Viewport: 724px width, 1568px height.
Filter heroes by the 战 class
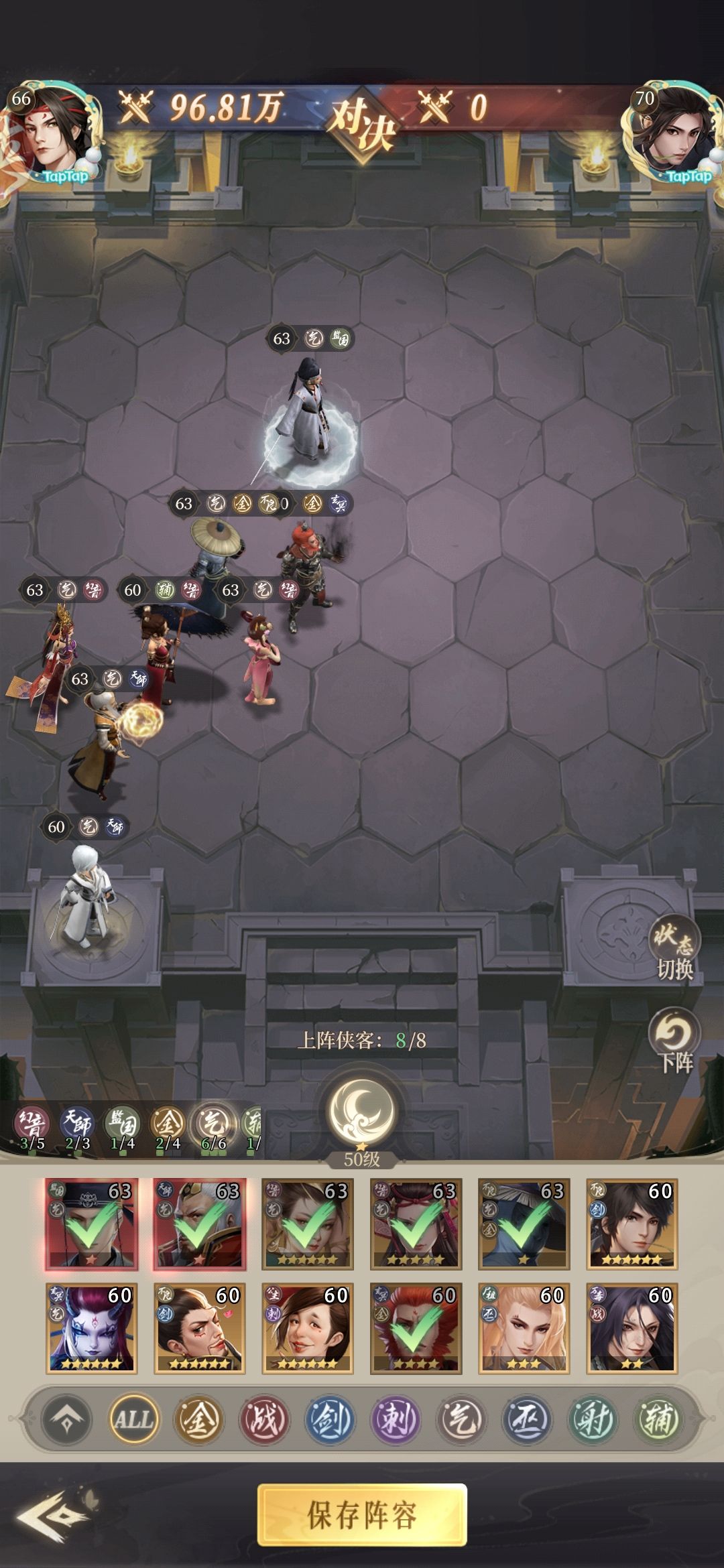pos(263,1419)
